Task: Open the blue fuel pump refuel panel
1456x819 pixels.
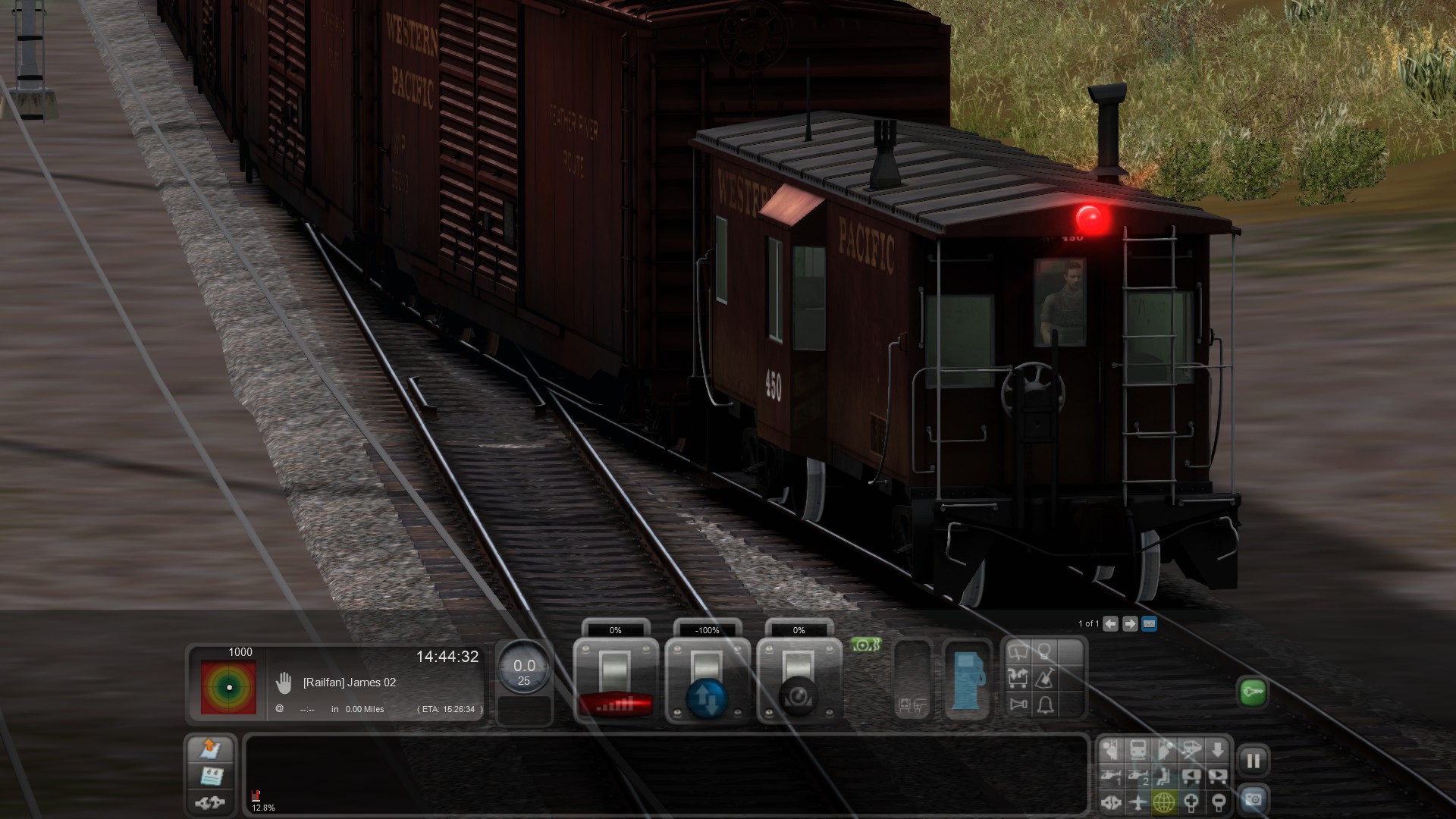Action: coord(968,681)
